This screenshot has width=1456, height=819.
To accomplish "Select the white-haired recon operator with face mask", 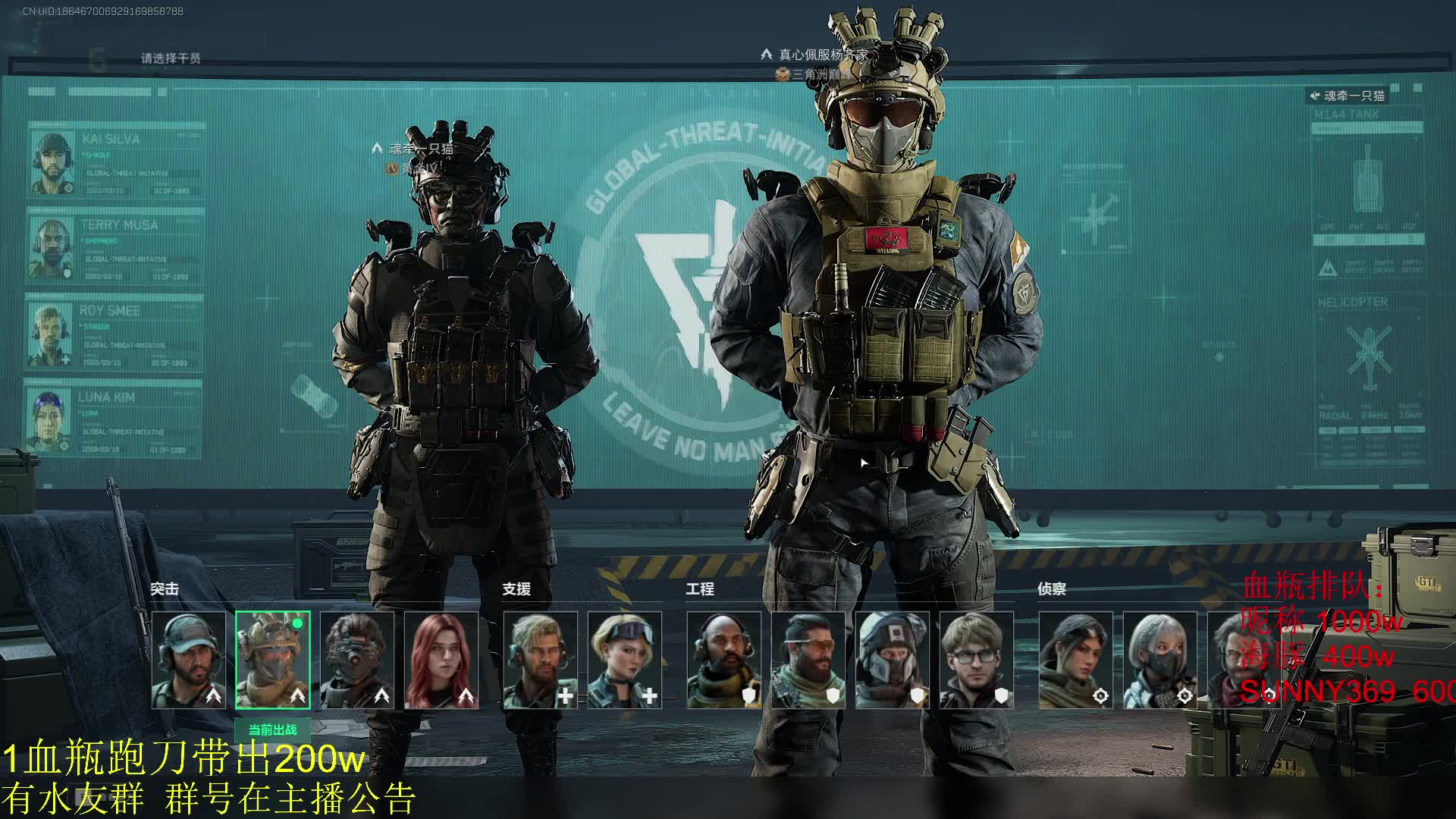I will click(x=1160, y=661).
